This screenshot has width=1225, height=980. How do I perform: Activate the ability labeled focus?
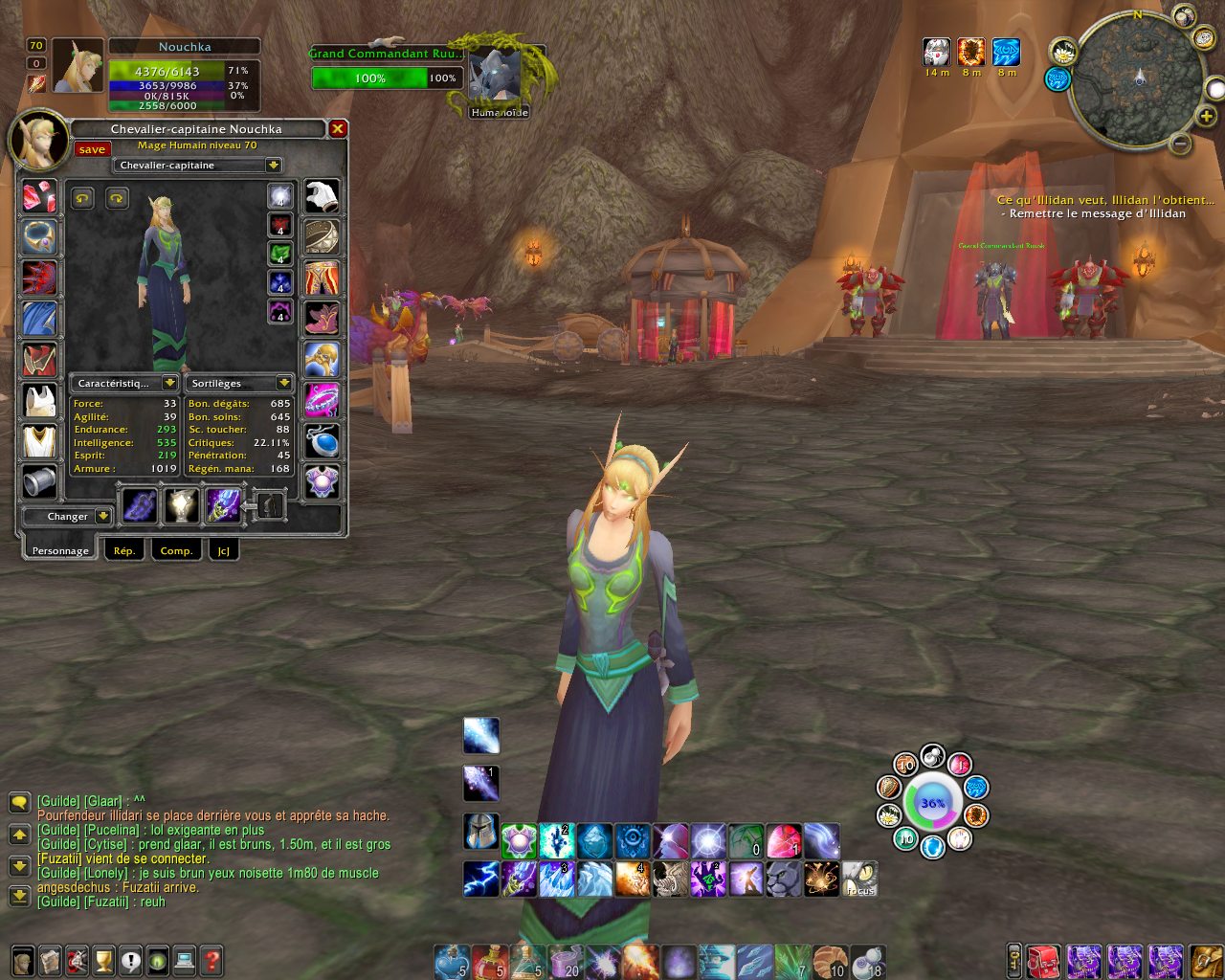coord(859,879)
